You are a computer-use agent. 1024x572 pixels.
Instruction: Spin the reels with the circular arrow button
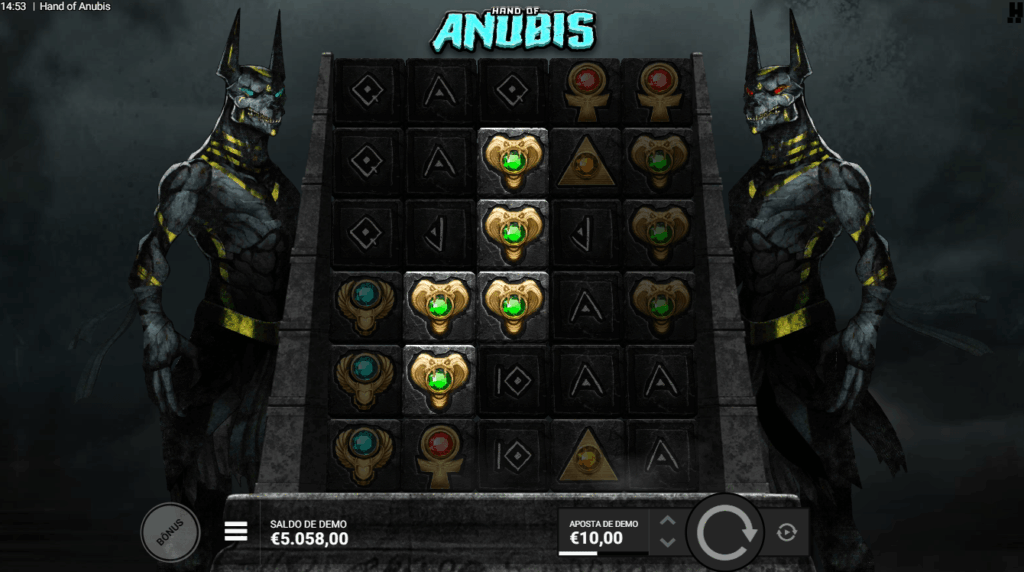pyautogui.click(x=725, y=532)
